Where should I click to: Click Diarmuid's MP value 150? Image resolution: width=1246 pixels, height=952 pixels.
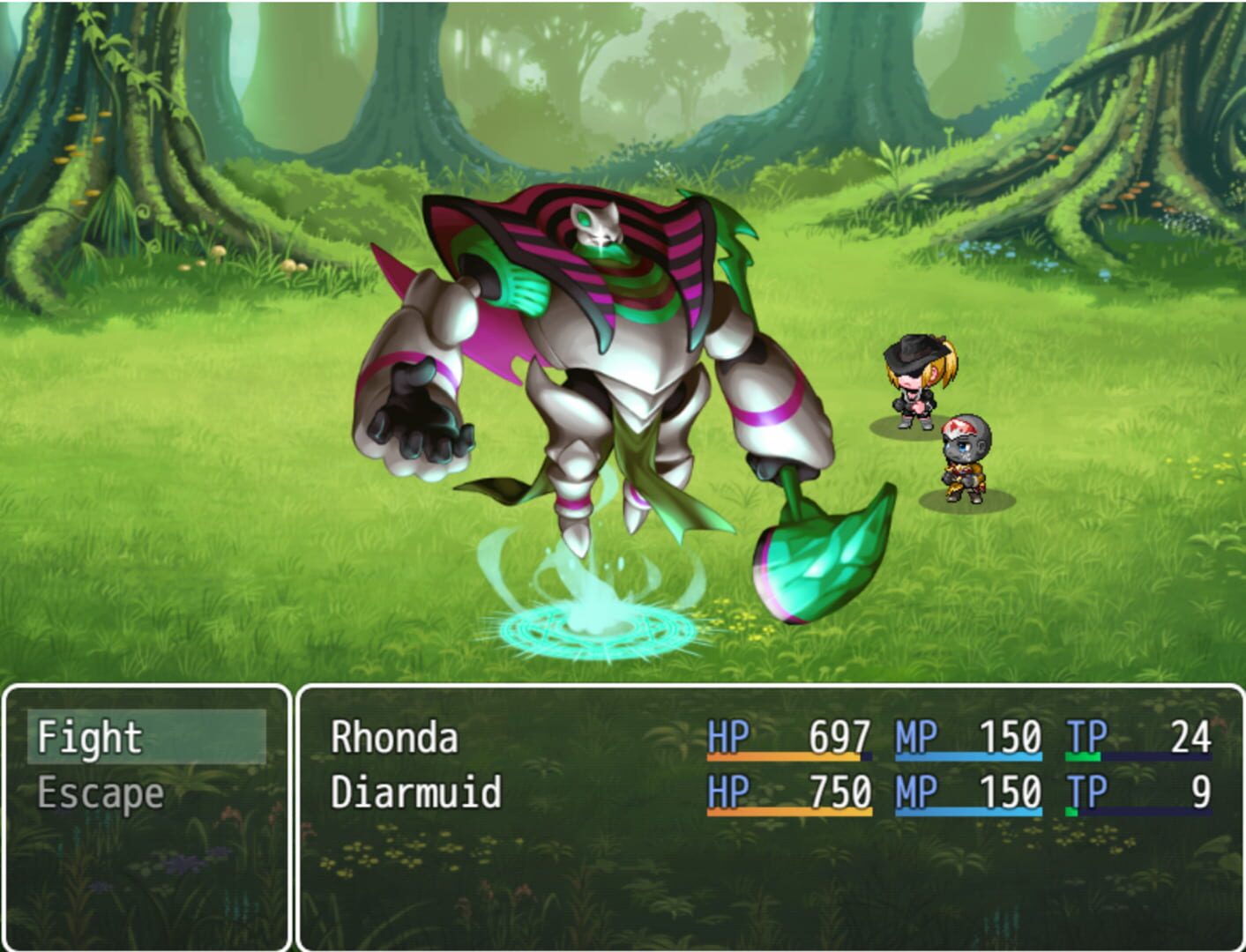coord(1011,792)
